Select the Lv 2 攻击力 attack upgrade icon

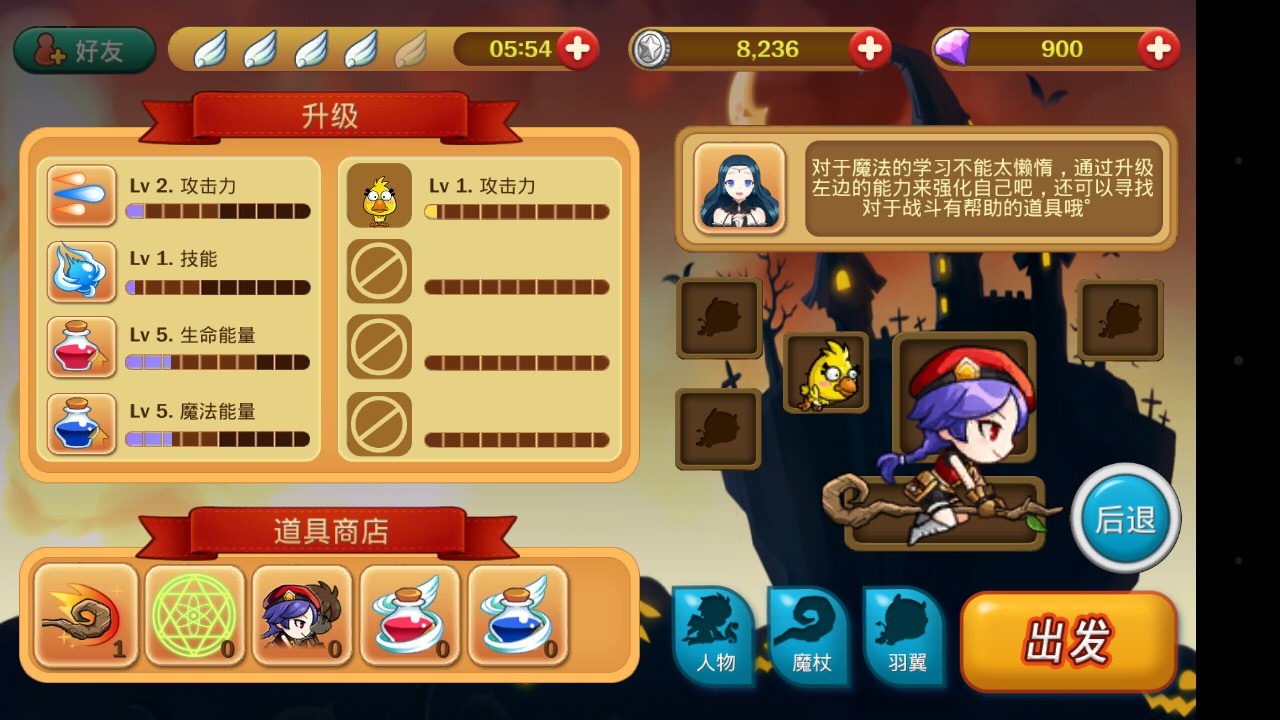tap(81, 195)
